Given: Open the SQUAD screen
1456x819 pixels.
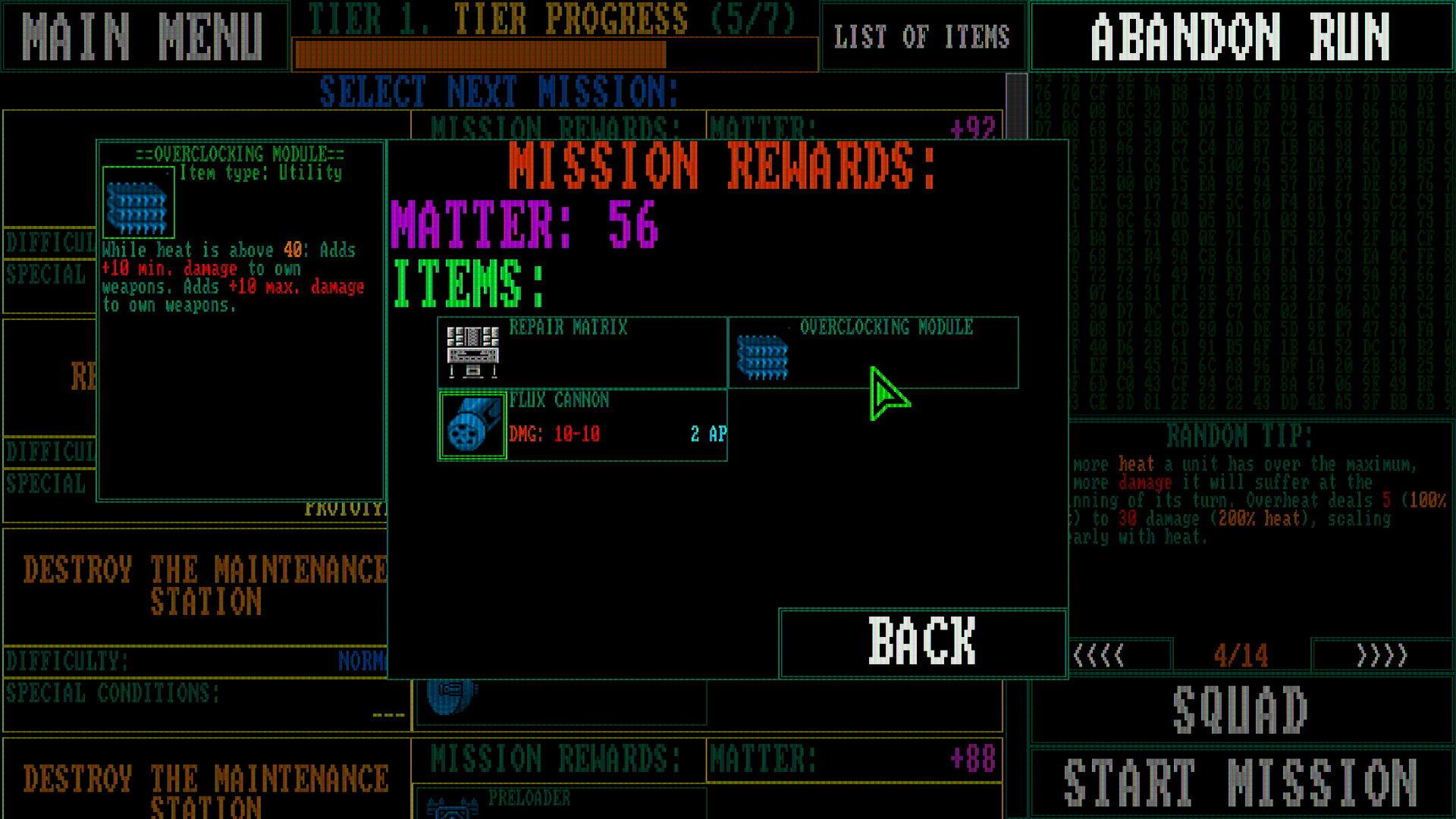Looking at the screenshot, I should [1239, 708].
